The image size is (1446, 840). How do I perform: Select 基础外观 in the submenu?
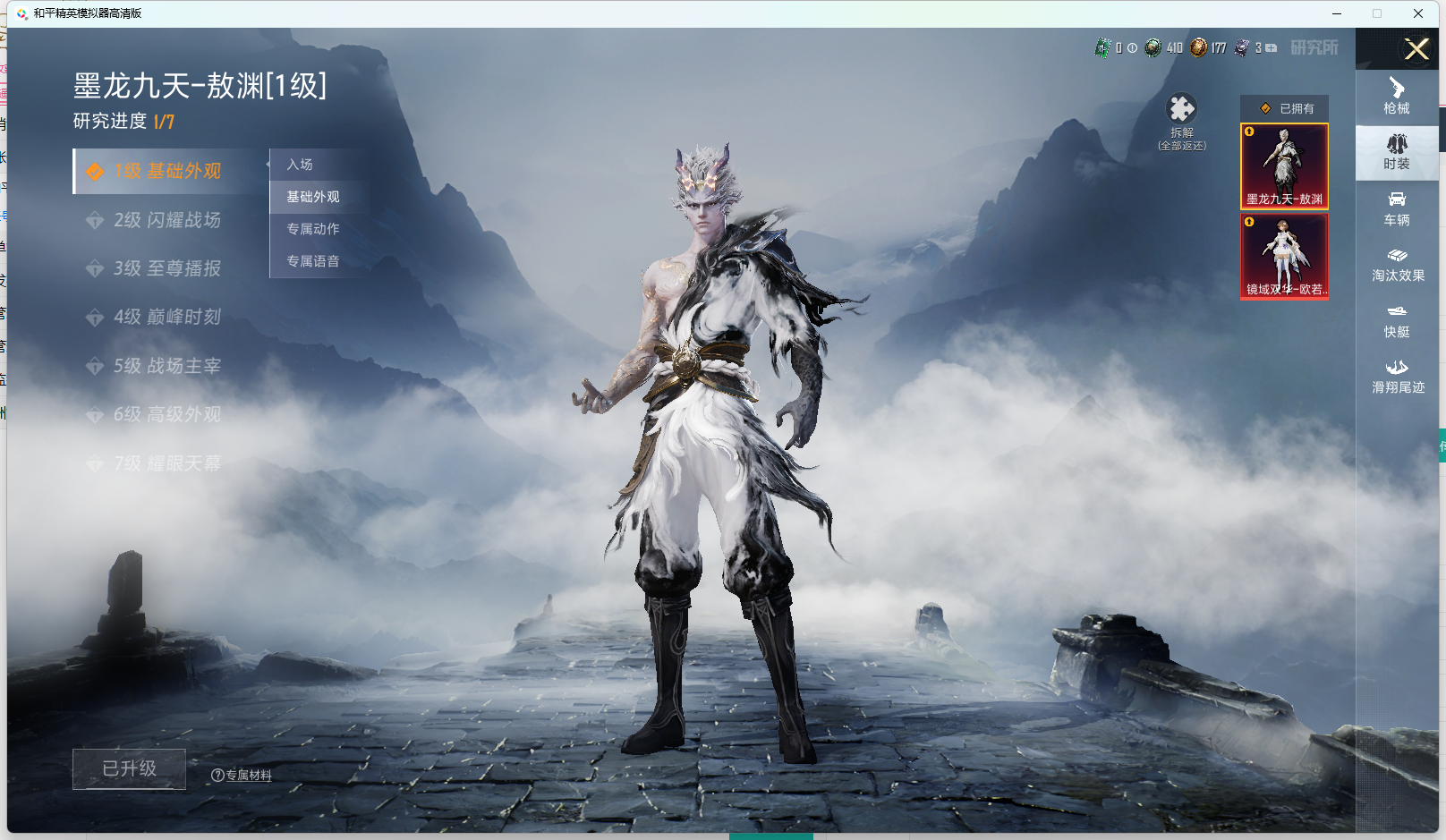point(313,197)
